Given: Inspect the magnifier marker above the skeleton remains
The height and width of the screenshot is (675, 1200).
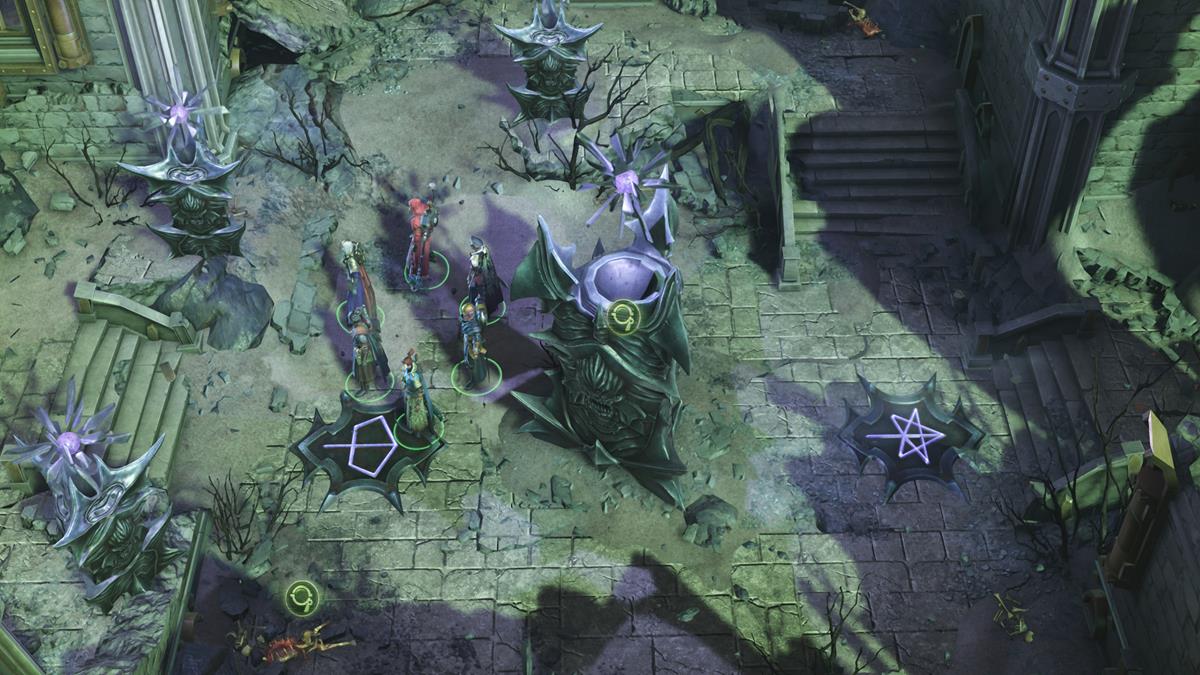Looking at the screenshot, I should pos(300,597).
